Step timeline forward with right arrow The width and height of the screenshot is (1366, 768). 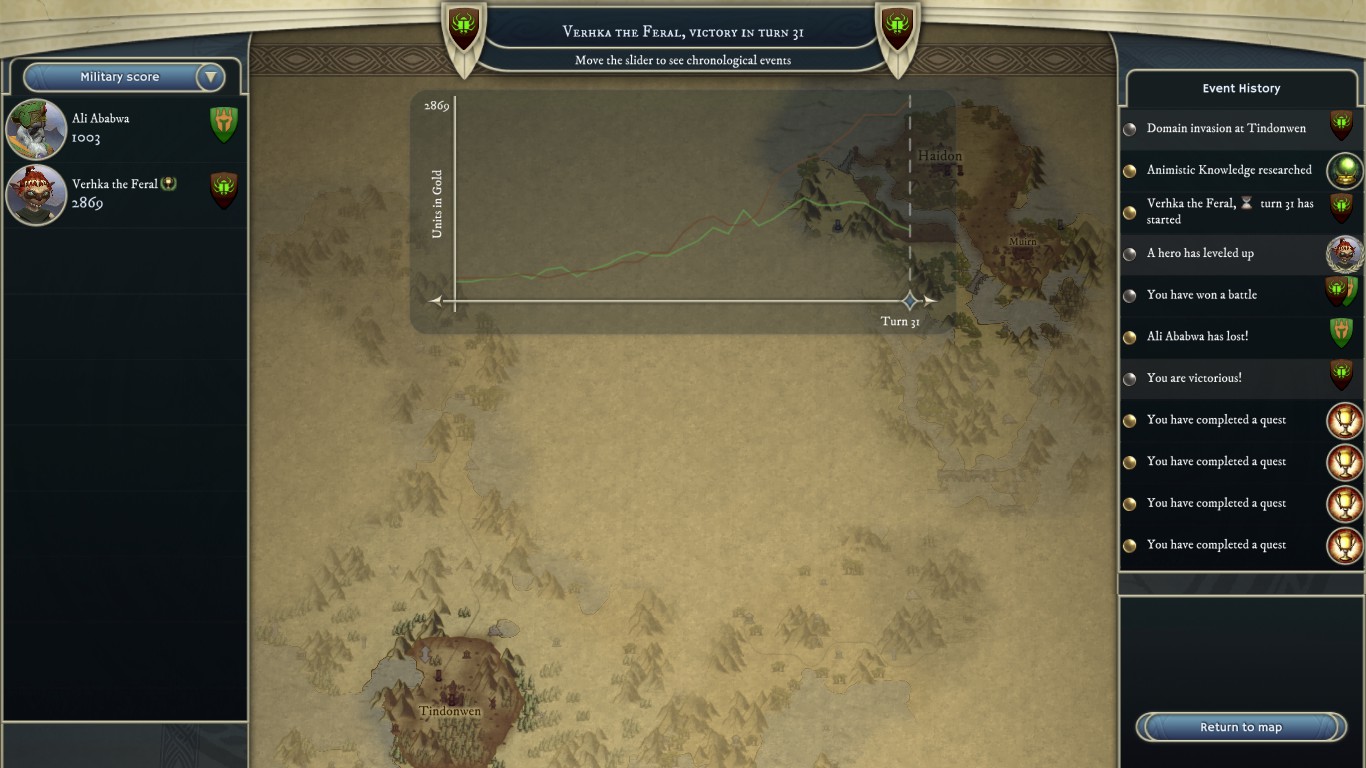[931, 301]
